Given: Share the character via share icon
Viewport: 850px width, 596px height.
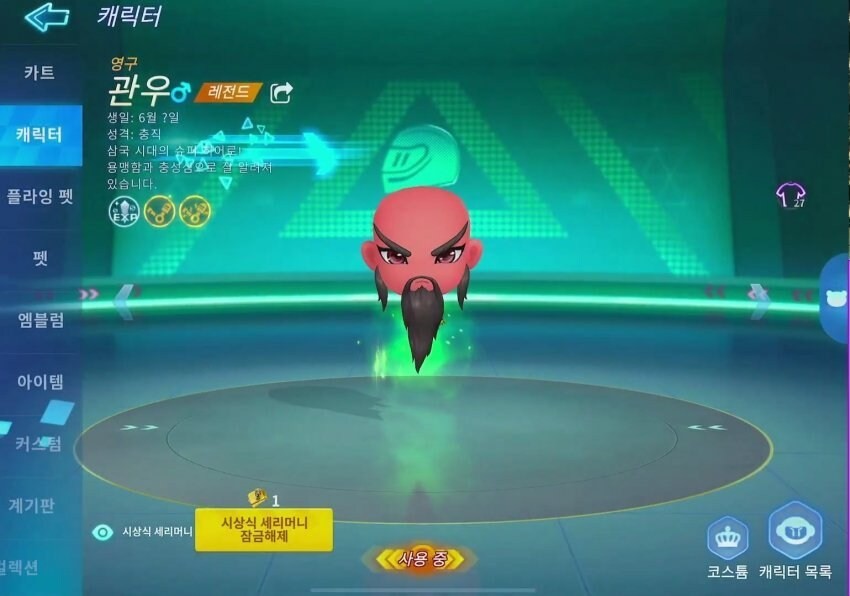Looking at the screenshot, I should (x=282, y=93).
